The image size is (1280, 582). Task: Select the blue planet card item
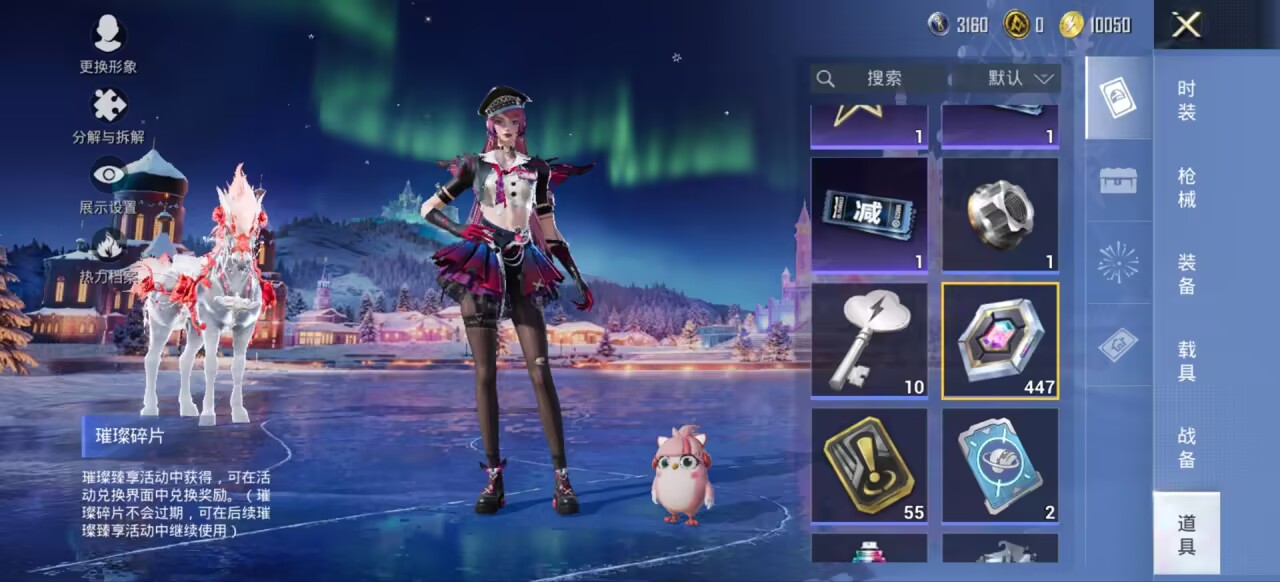coord(1000,466)
